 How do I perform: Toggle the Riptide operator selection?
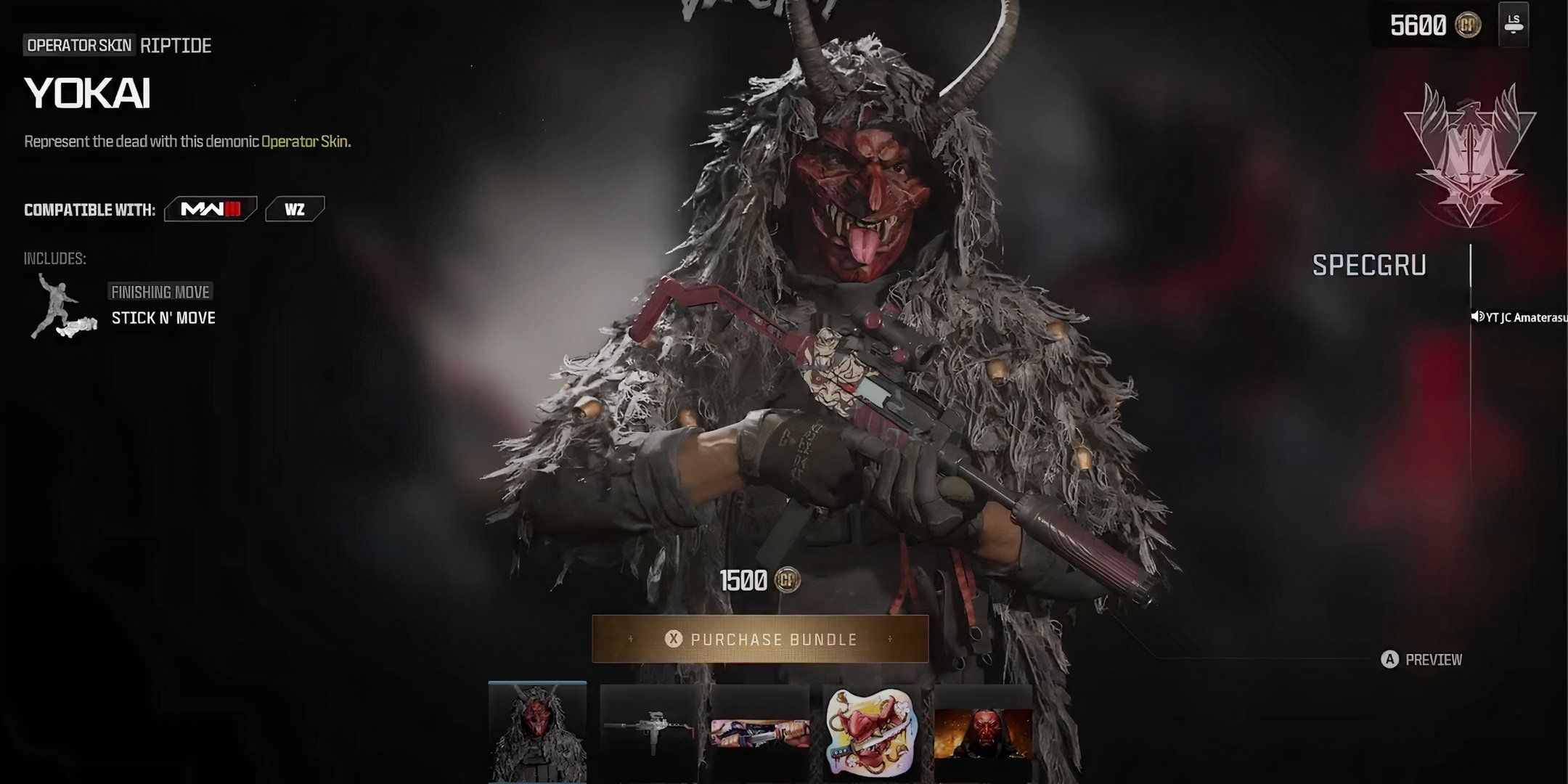tap(174, 46)
